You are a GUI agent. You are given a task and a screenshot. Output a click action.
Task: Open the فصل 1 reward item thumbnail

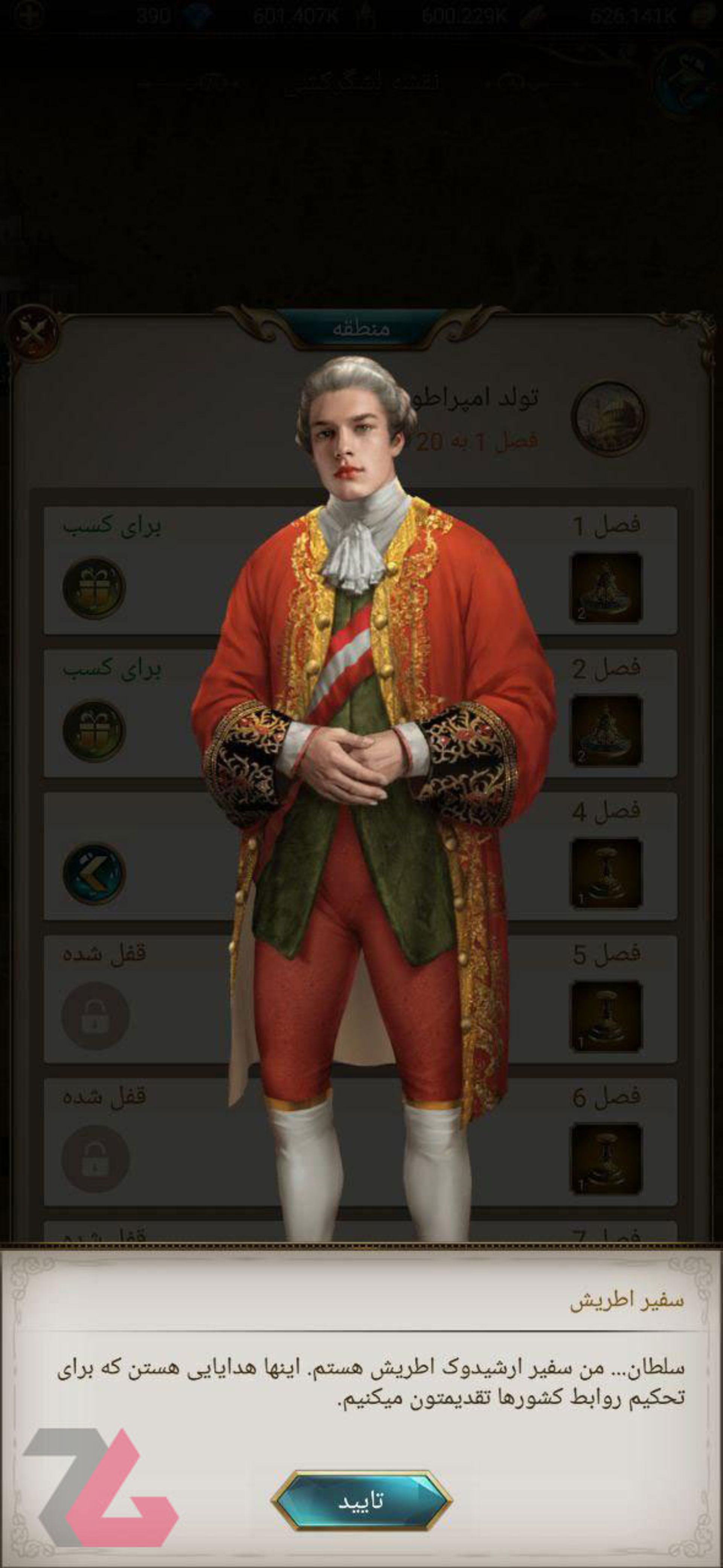click(606, 588)
